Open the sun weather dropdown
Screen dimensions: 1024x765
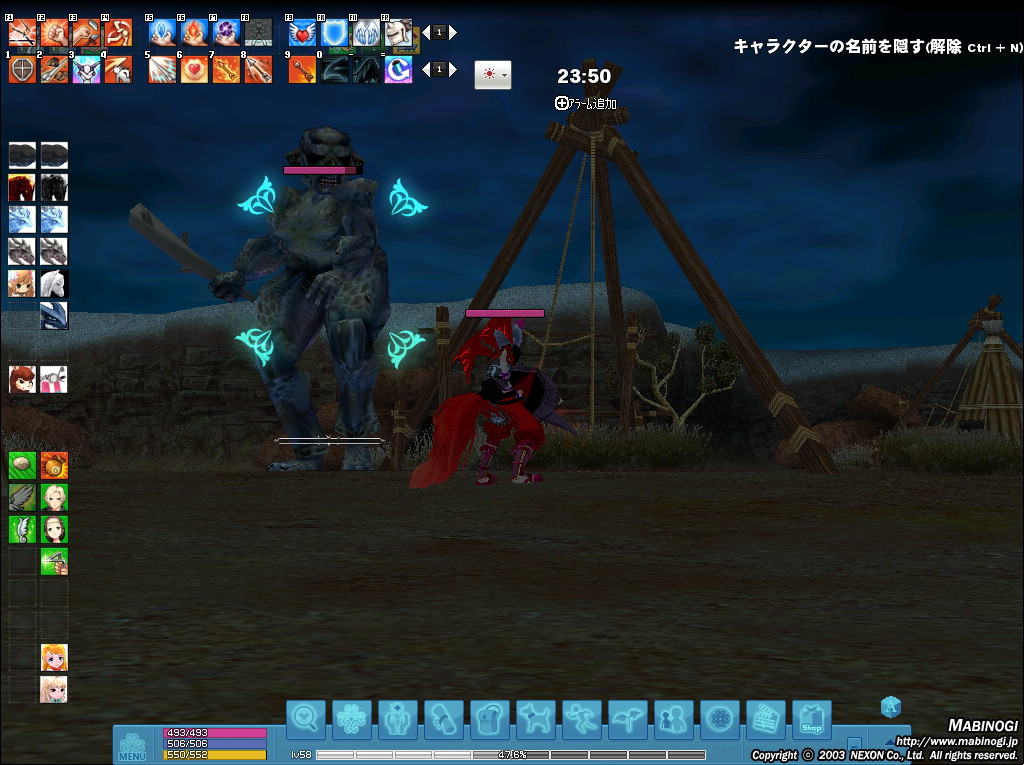(x=492, y=75)
